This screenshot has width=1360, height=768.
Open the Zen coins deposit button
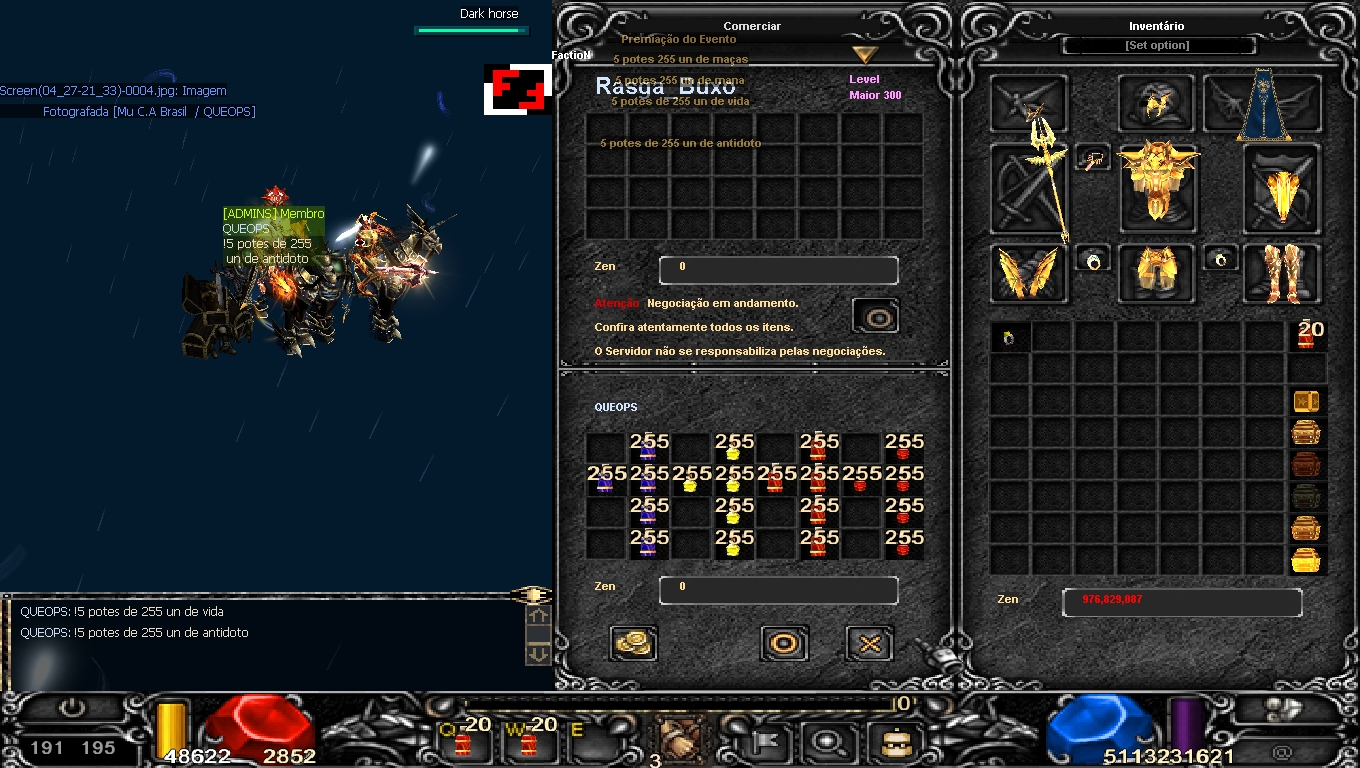633,643
